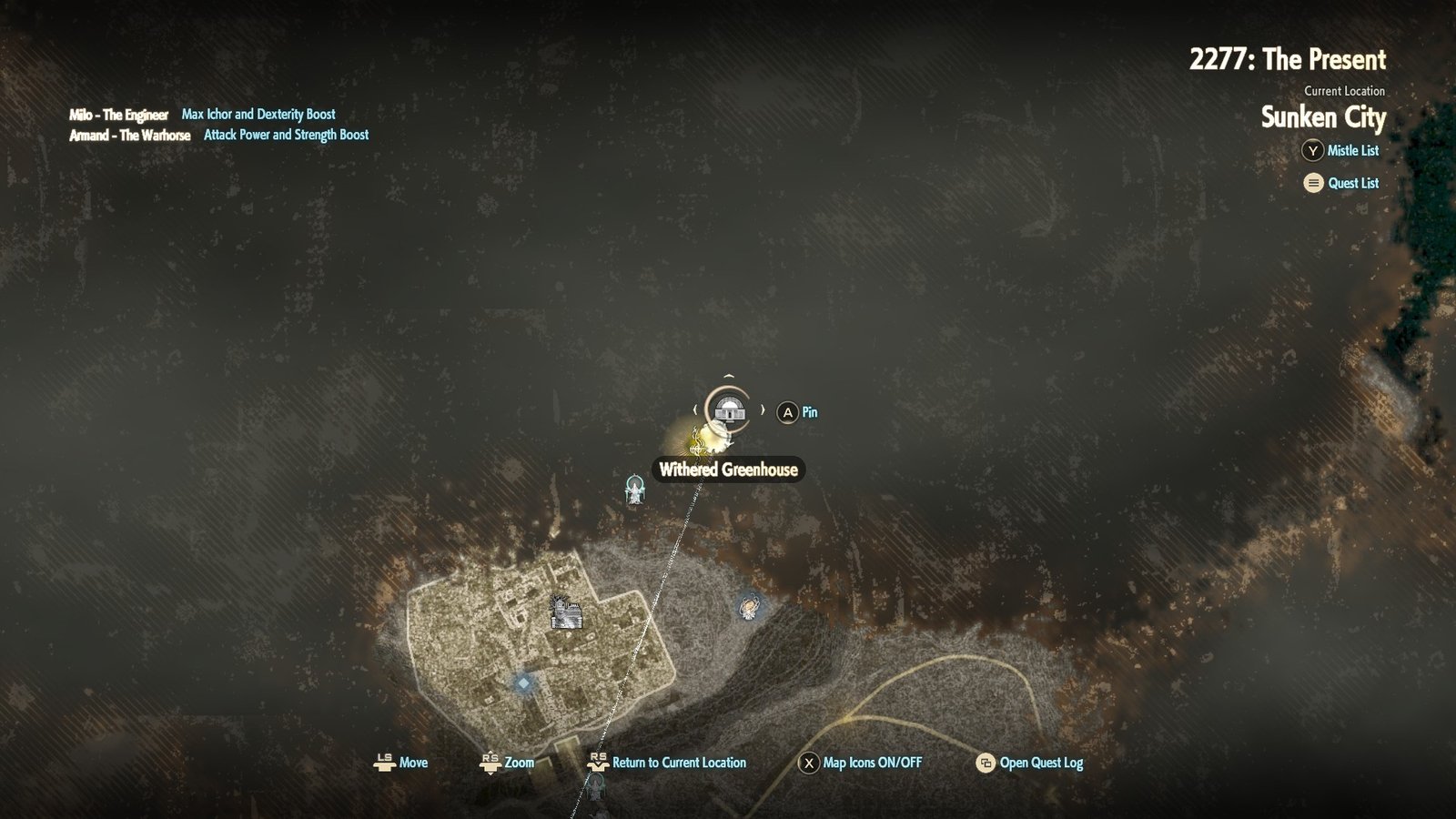Click the glowing blue diamond marker
This screenshot has width=1456, height=819.
pyautogui.click(x=523, y=682)
